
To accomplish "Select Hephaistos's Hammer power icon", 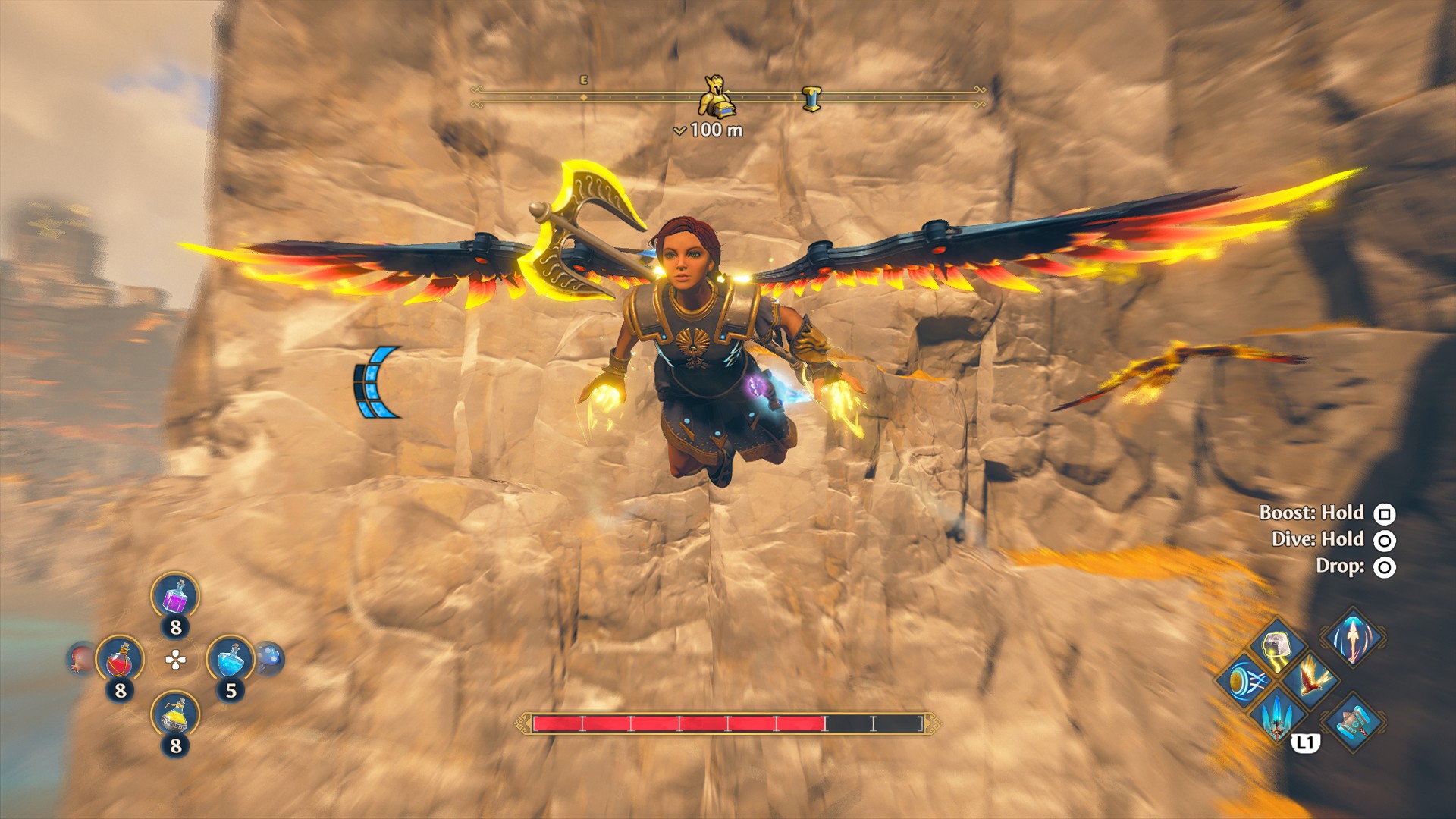I will pos(1354,723).
